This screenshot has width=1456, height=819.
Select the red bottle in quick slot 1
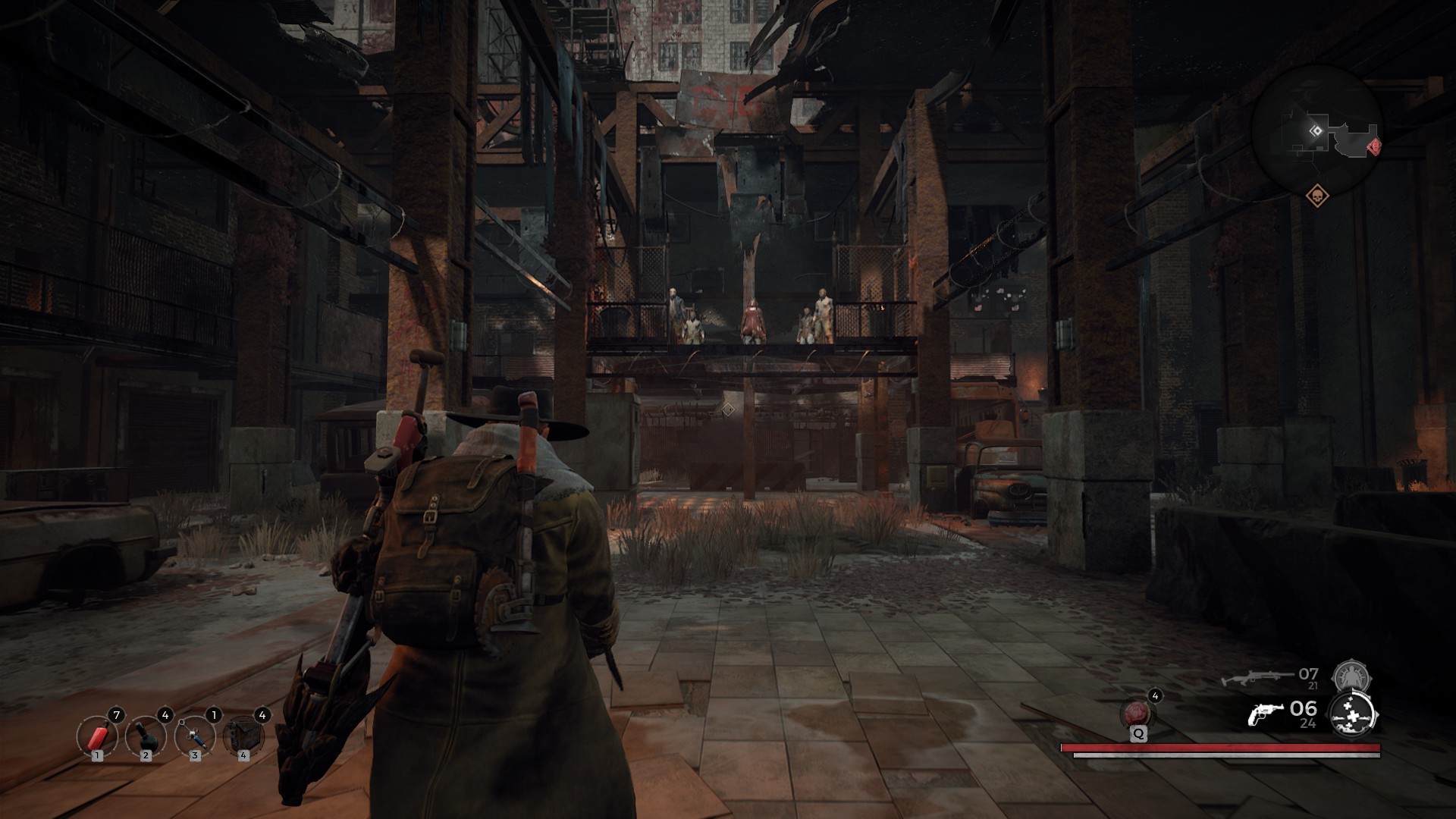coord(96,736)
